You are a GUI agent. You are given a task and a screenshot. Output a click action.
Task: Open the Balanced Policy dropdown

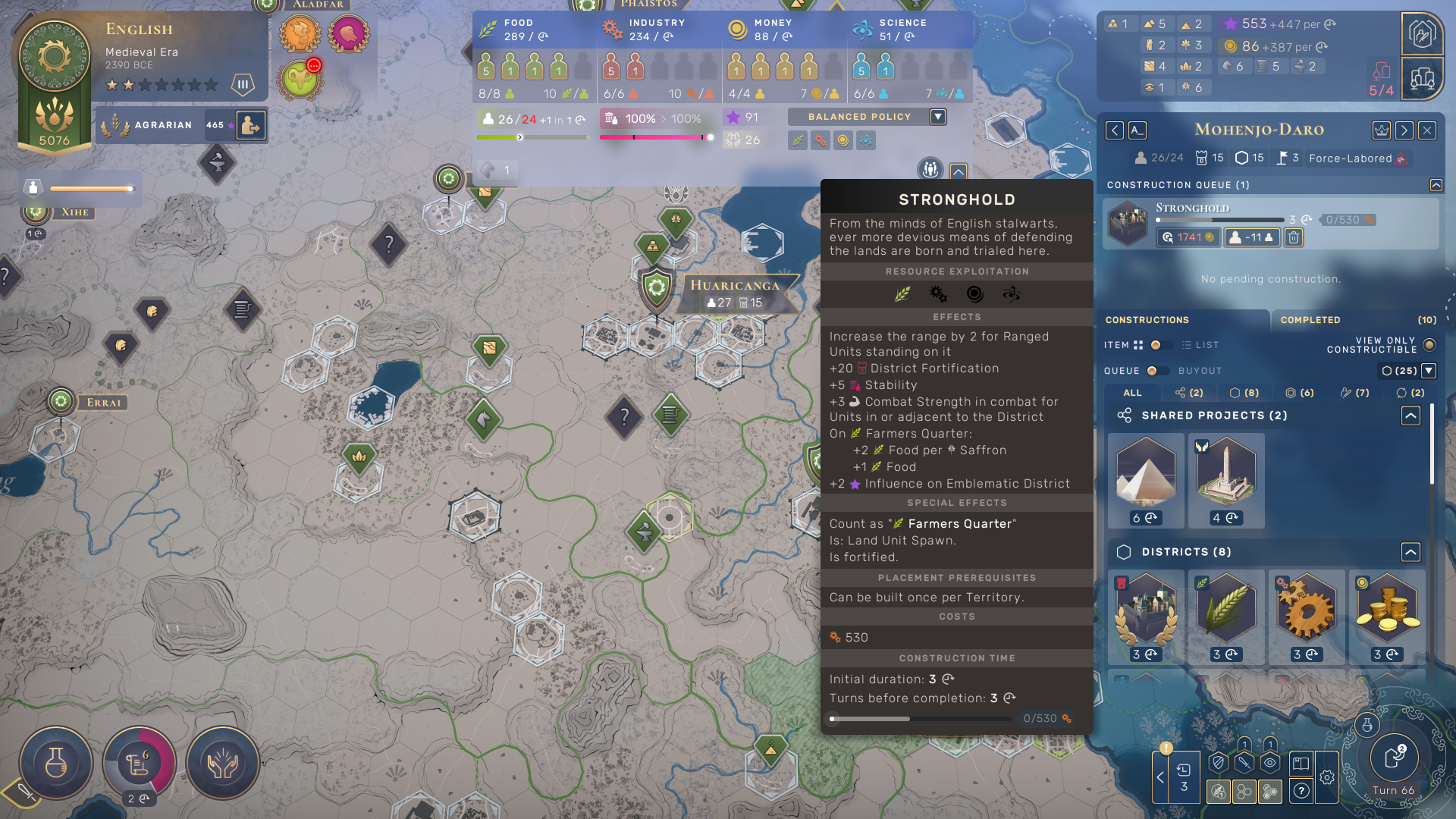[x=938, y=117]
